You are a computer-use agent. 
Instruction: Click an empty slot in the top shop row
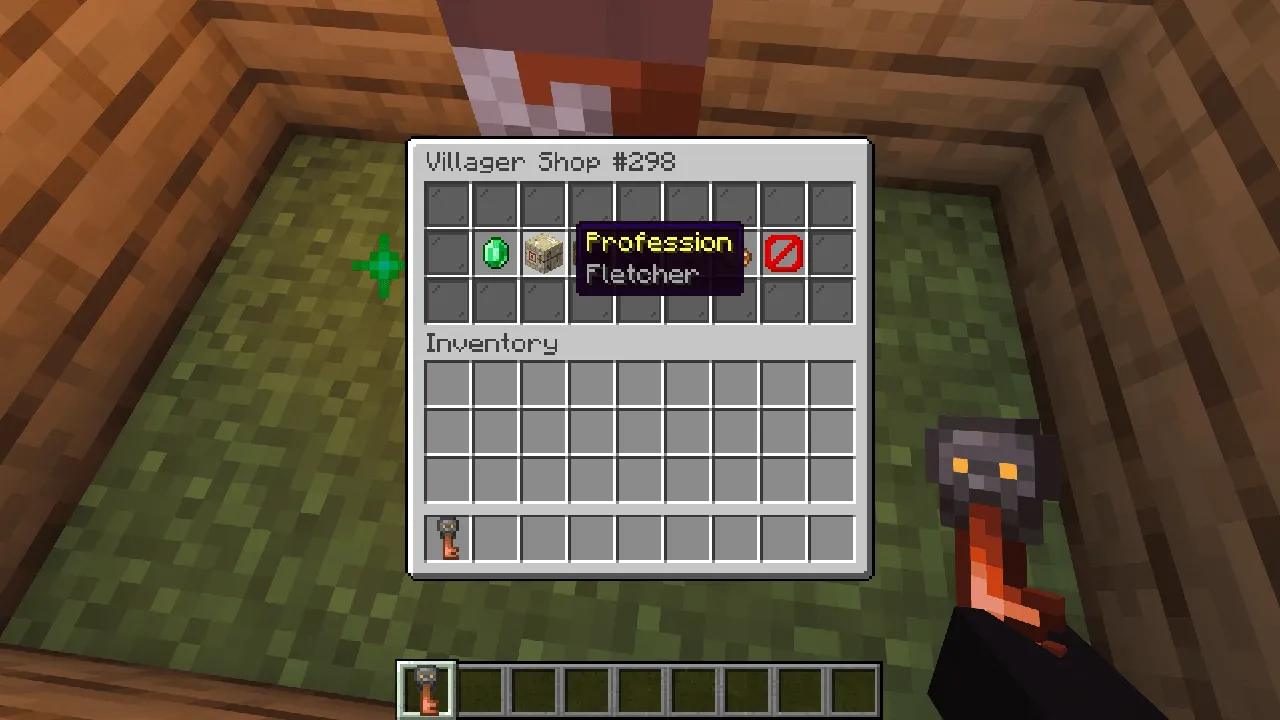[446, 203]
